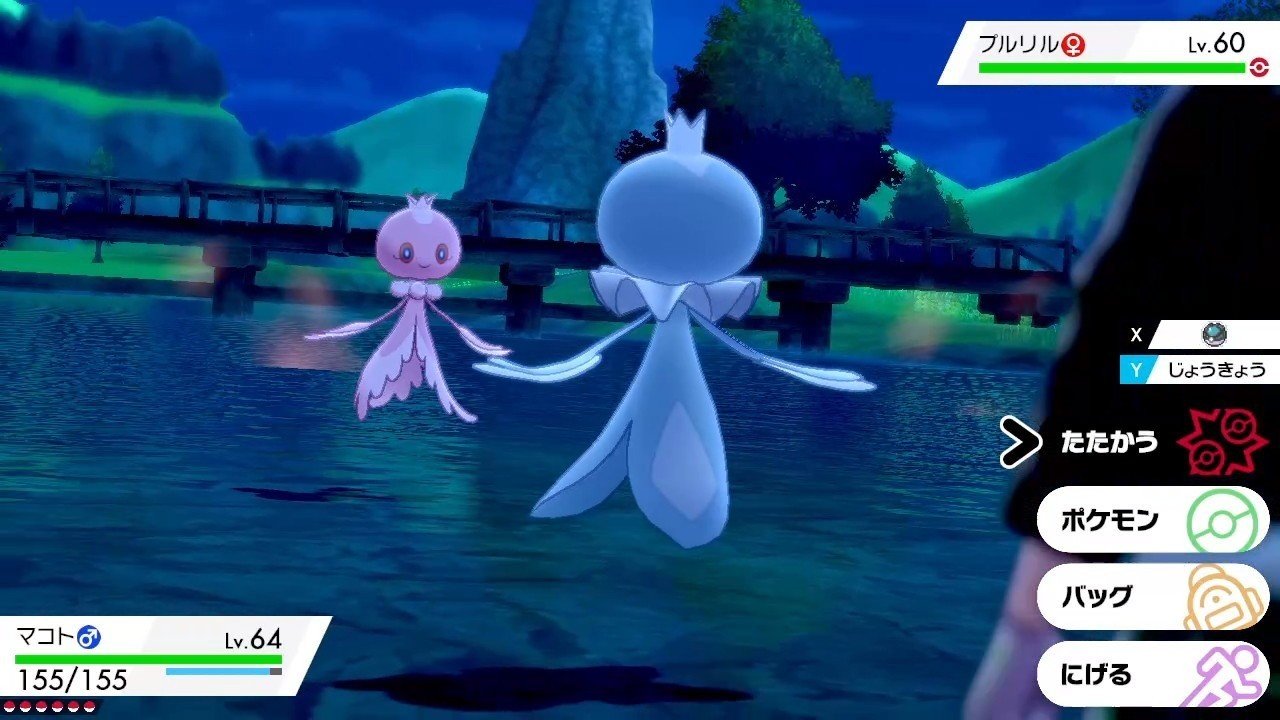
Task: Open the バッグ item menu
Action: point(1100,595)
